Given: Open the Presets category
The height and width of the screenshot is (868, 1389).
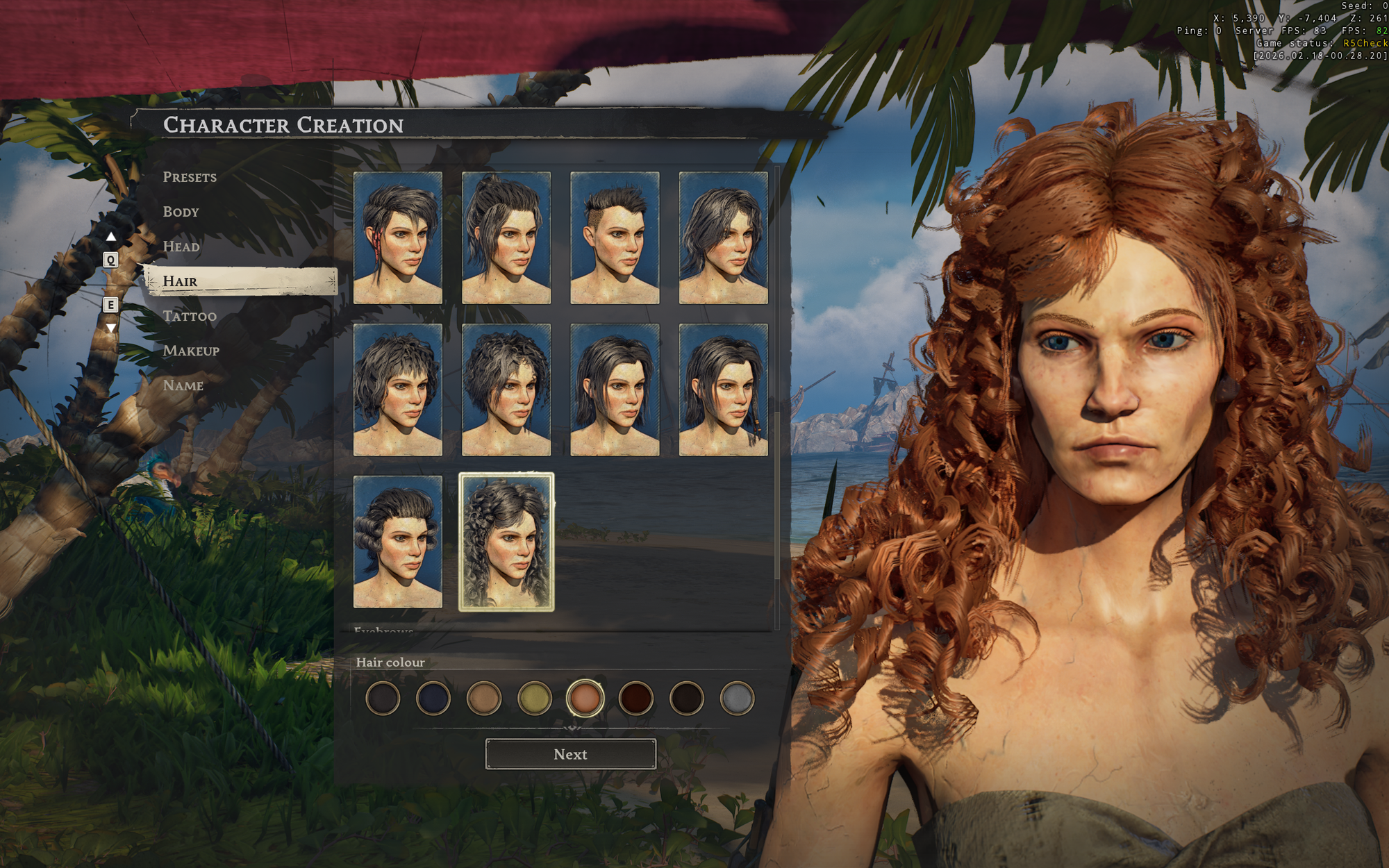Looking at the screenshot, I should coord(190,177).
